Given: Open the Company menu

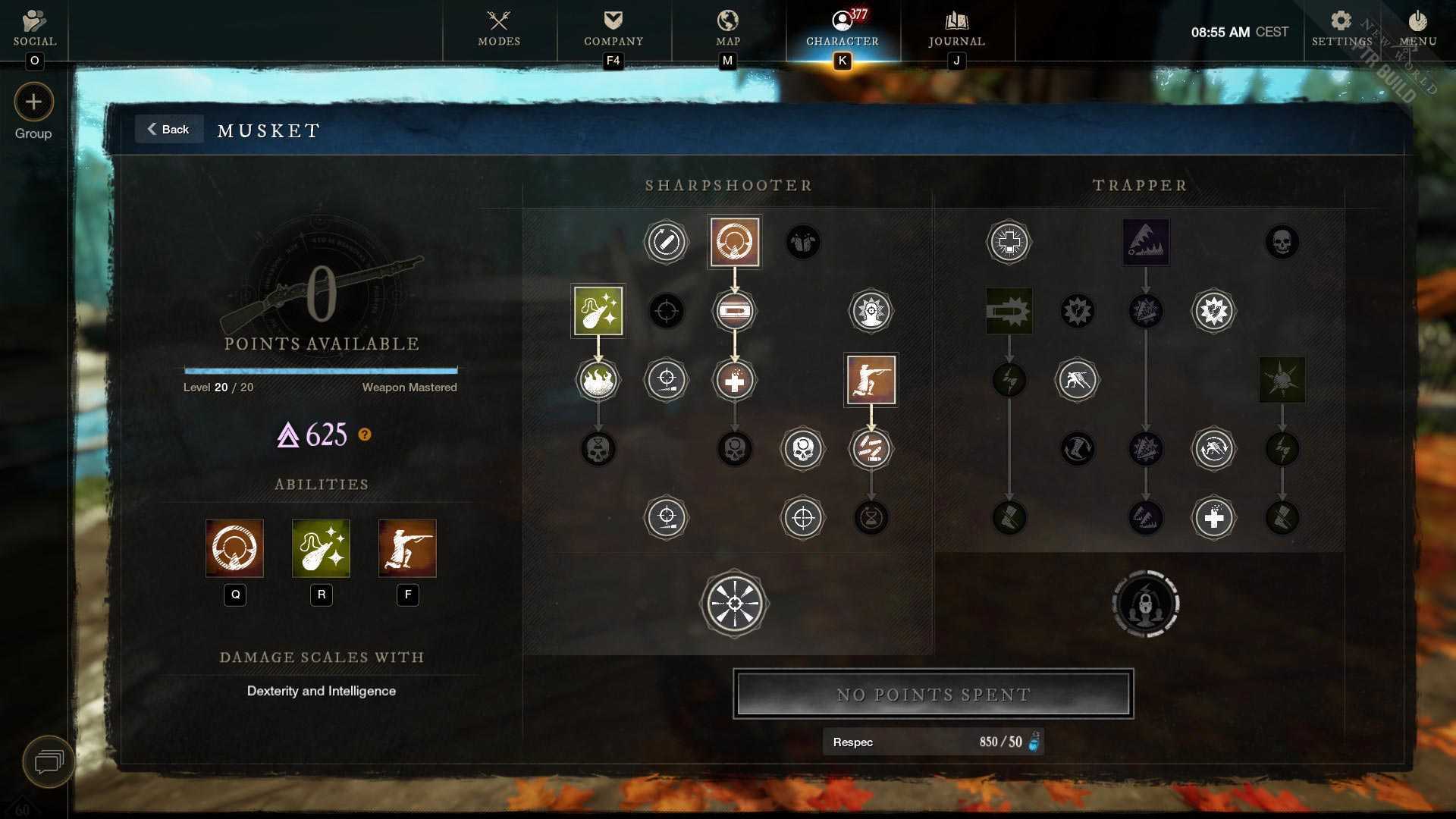Looking at the screenshot, I should (613, 29).
